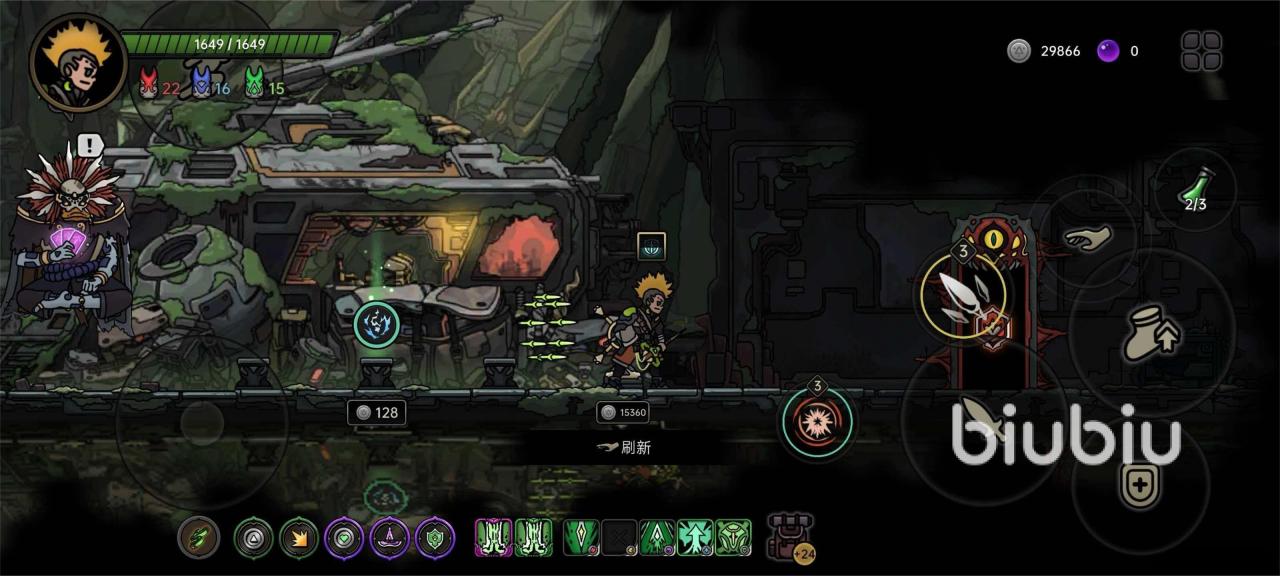Open the four-square menu button
The width and height of the screenshot is (1280, 576).
point(1201,51)
